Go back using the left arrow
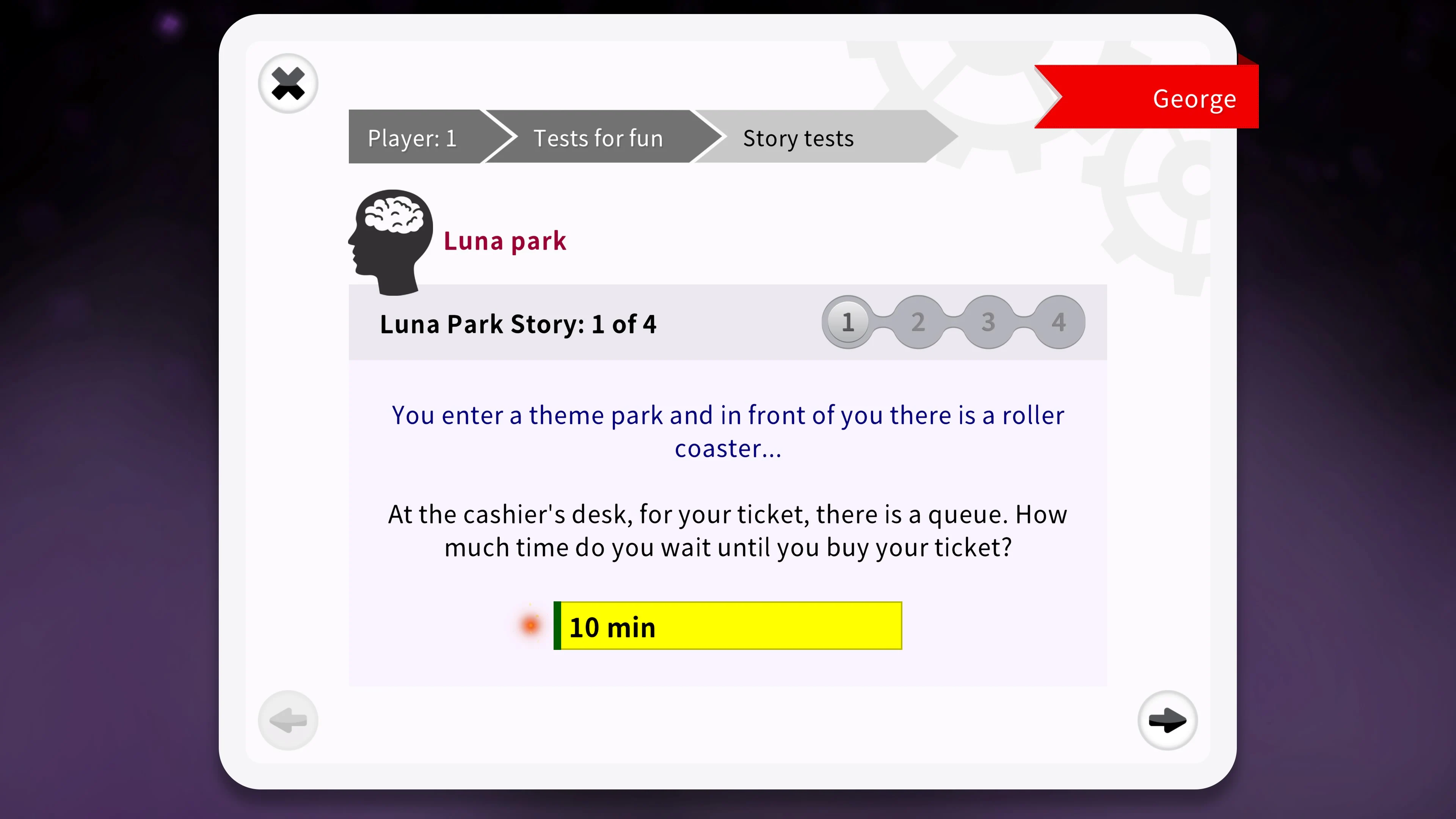Viewport: 1456px width, 819px height. tap(288, 720)
